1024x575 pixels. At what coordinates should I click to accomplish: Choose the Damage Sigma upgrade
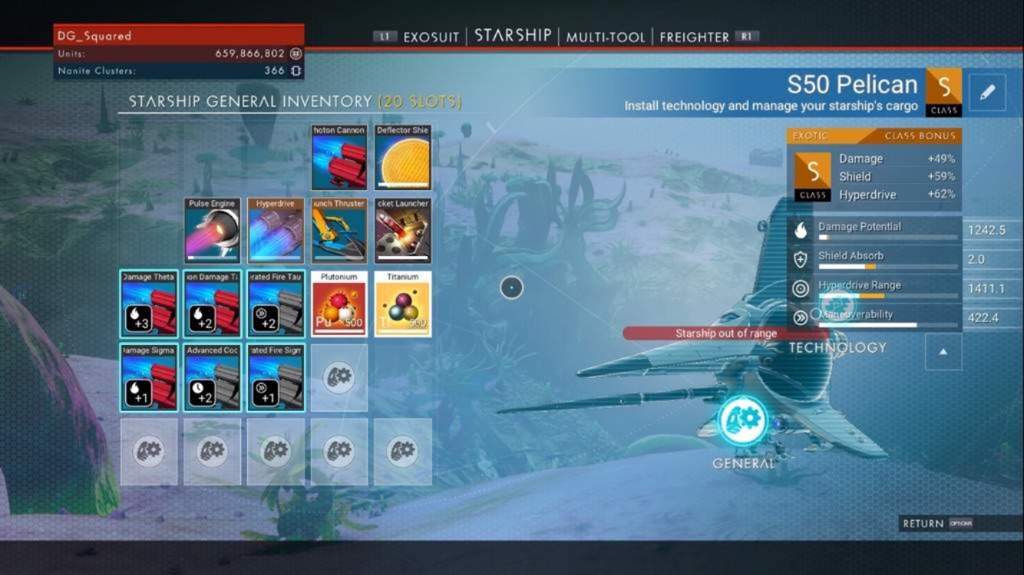(149, 377)
